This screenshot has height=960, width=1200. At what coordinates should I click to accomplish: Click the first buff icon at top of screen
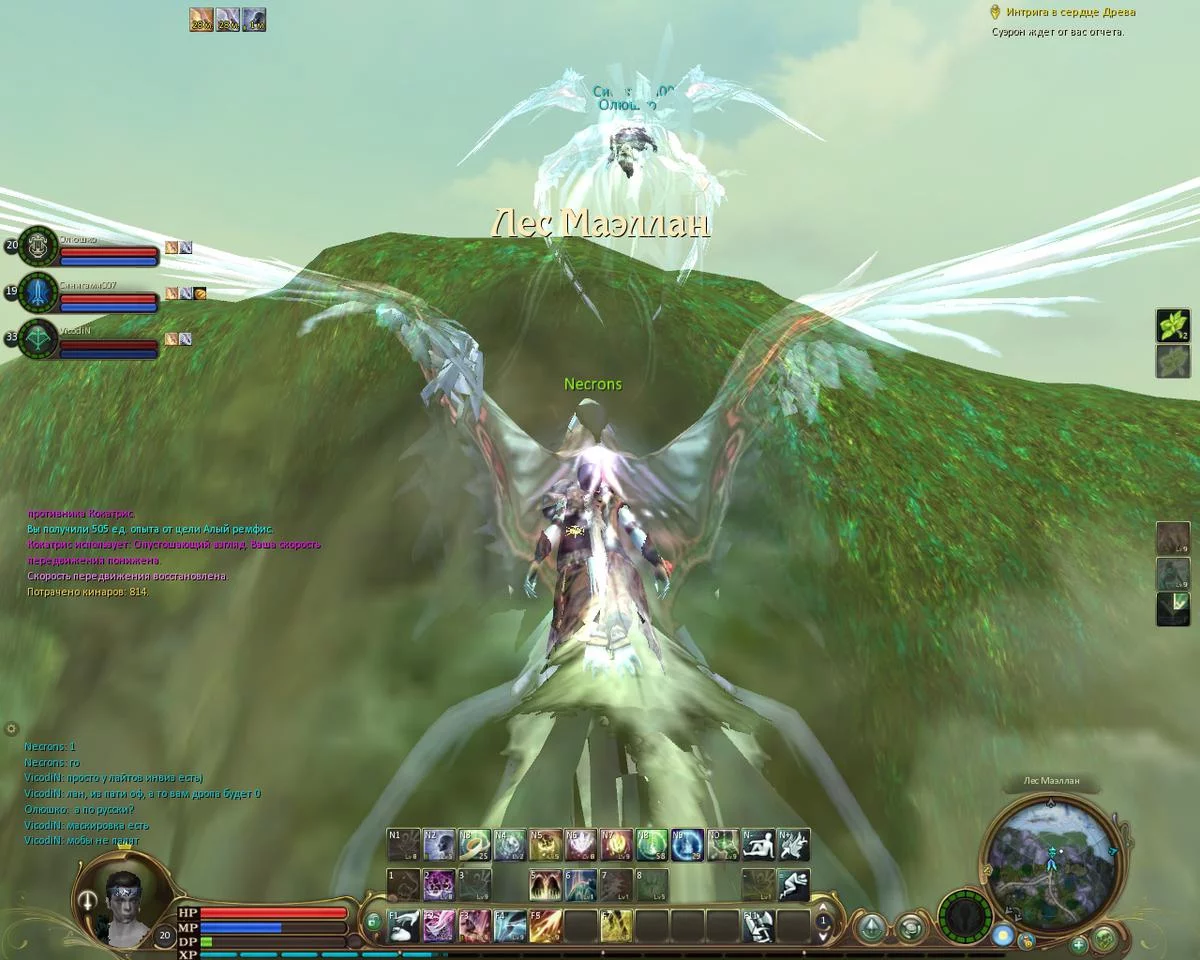201,20
